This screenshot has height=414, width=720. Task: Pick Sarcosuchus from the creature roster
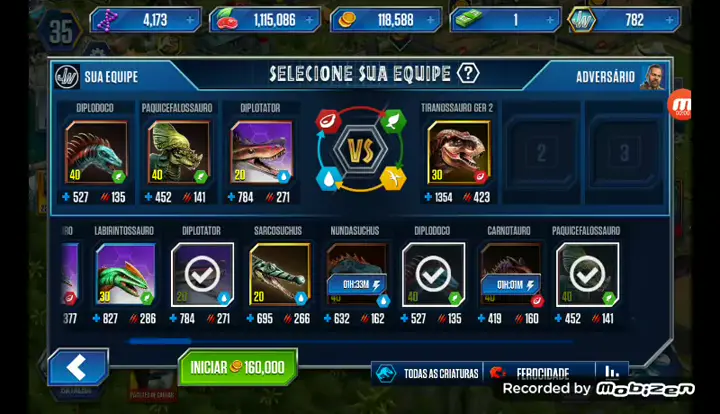click(279, 272)
